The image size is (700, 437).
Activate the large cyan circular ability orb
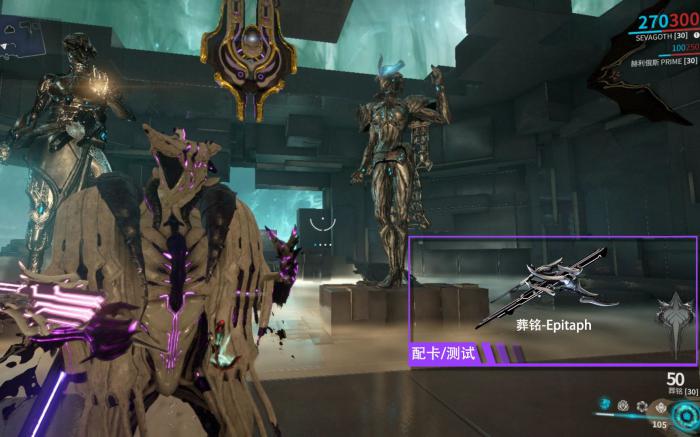click(x=686, y=414)
